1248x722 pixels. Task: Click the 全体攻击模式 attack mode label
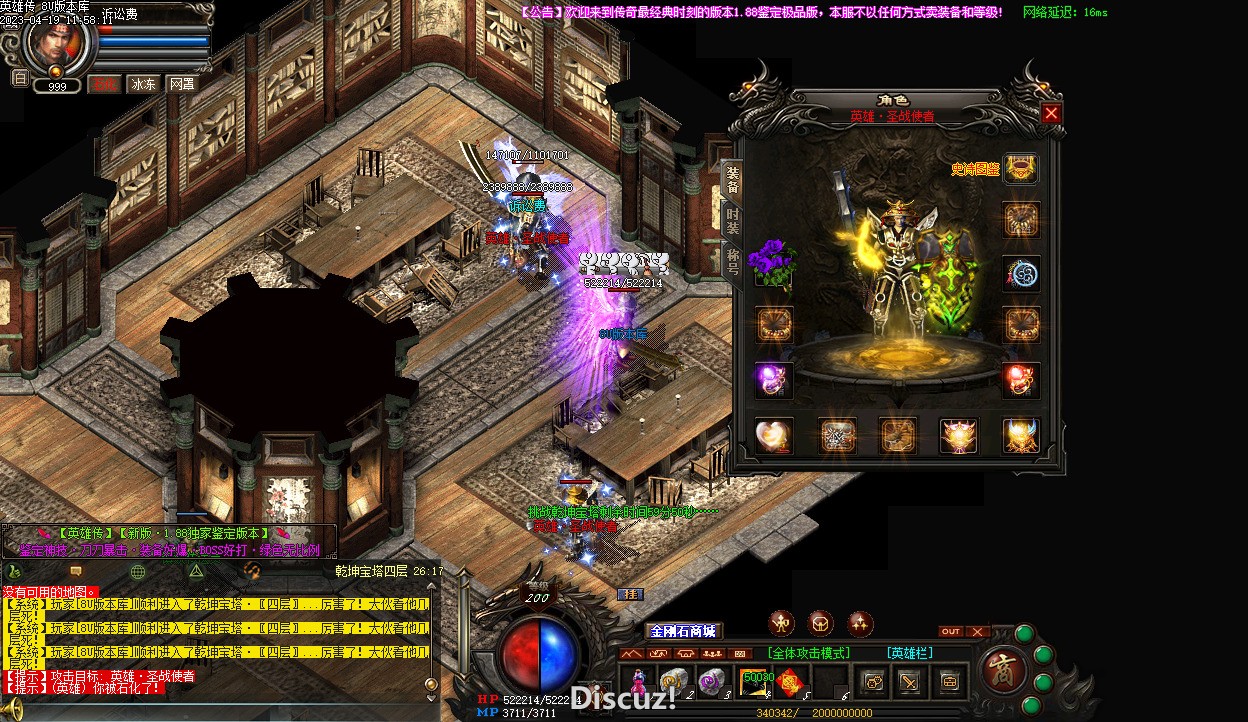pyautogui.click(x=809, y=653)
